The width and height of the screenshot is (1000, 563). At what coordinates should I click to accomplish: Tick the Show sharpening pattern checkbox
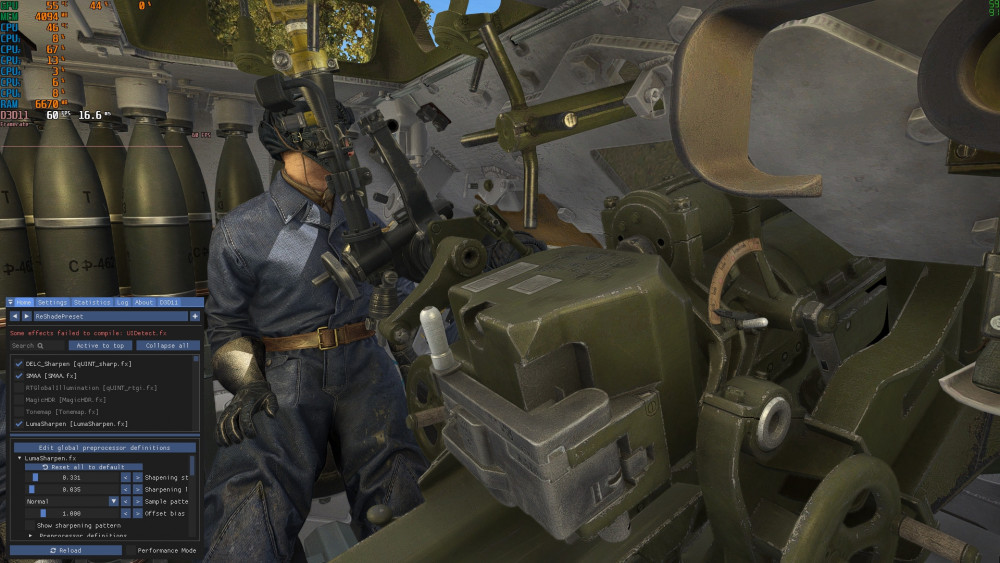coord(29,525)
